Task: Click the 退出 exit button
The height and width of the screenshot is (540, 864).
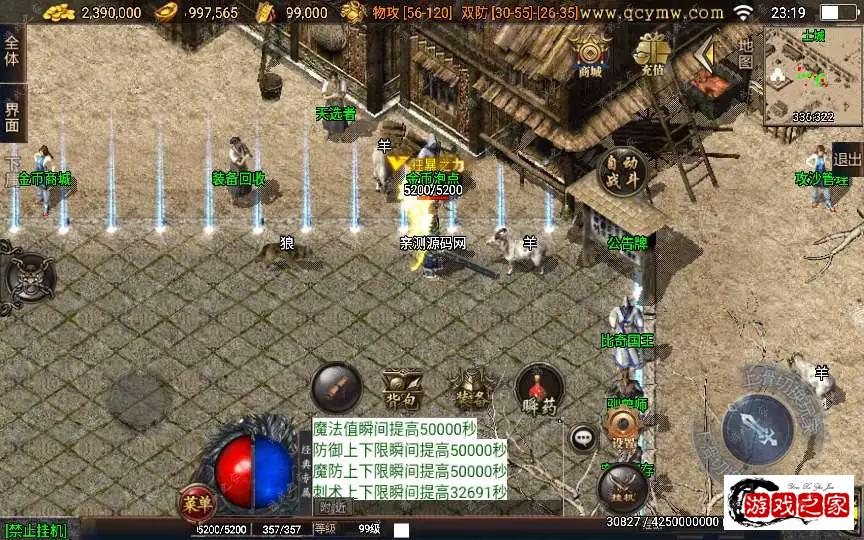Action: [x=847, y=158]
